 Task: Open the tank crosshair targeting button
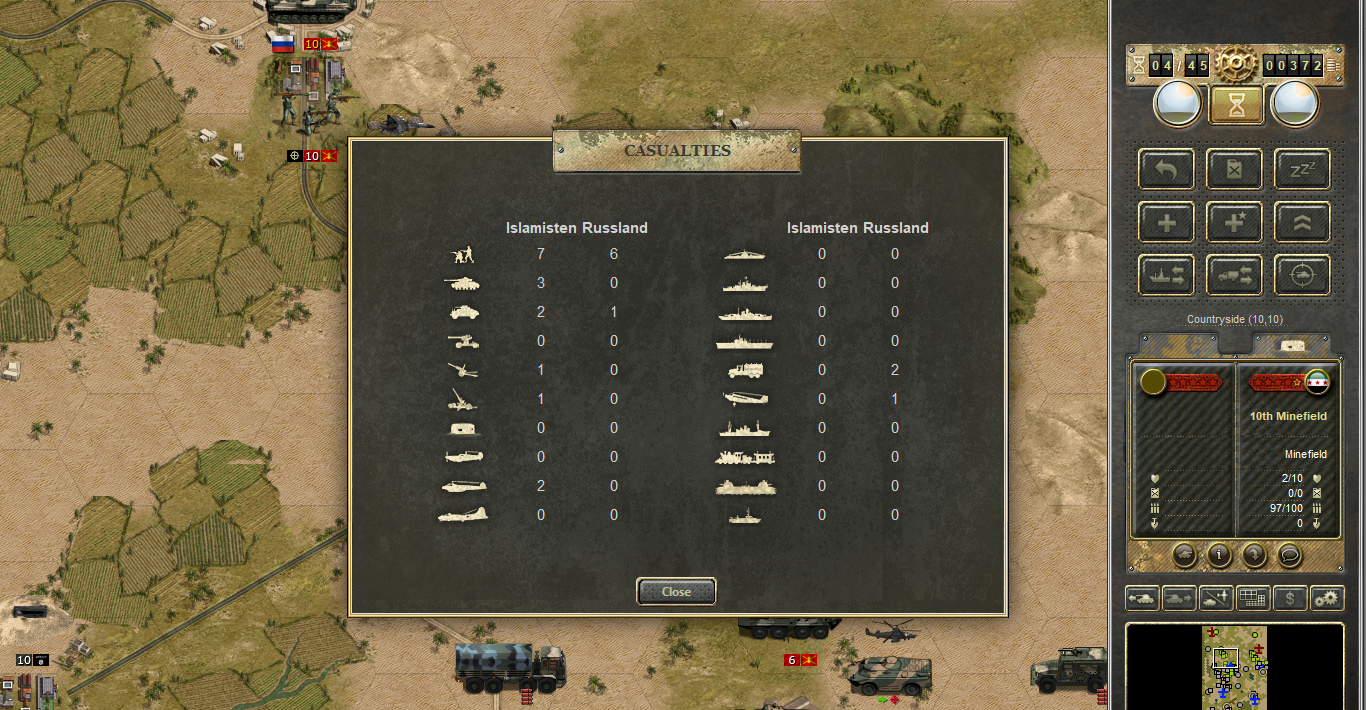[x=1301, y=275]
